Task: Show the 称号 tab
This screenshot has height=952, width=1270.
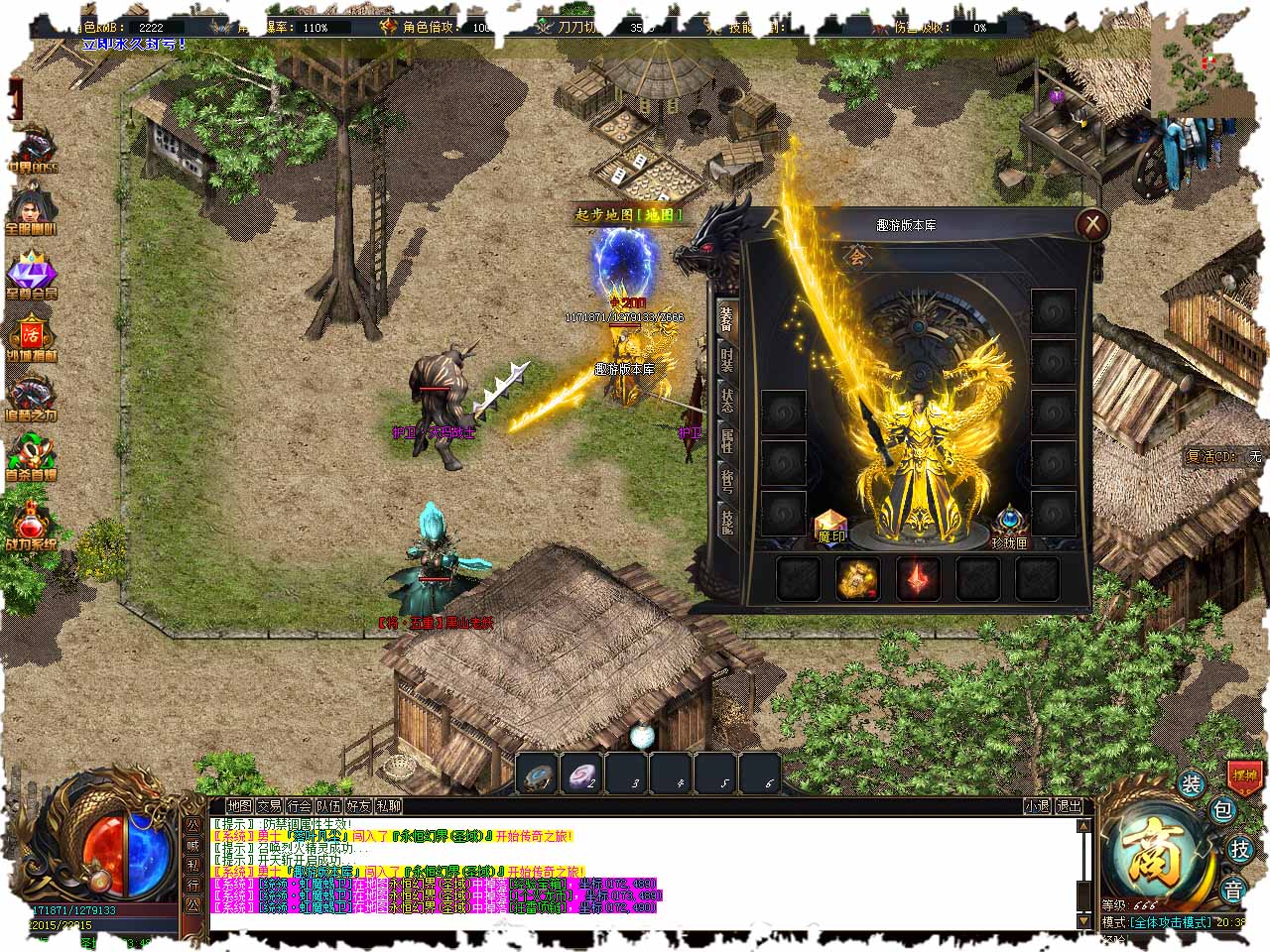Action: pyautogui.click(x=727, y=481)
